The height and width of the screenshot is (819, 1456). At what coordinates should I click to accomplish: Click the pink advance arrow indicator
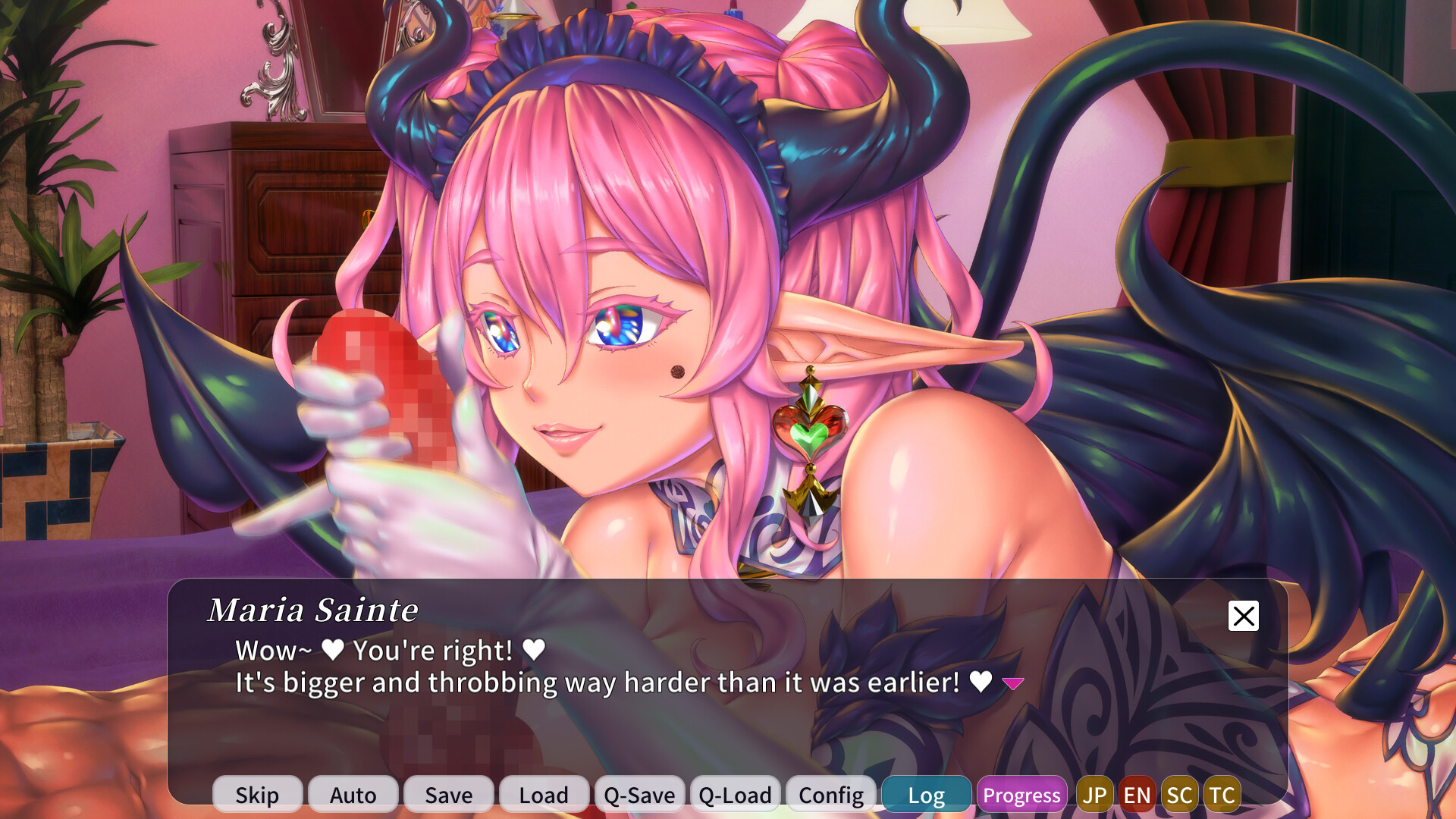pos(1012,683)
